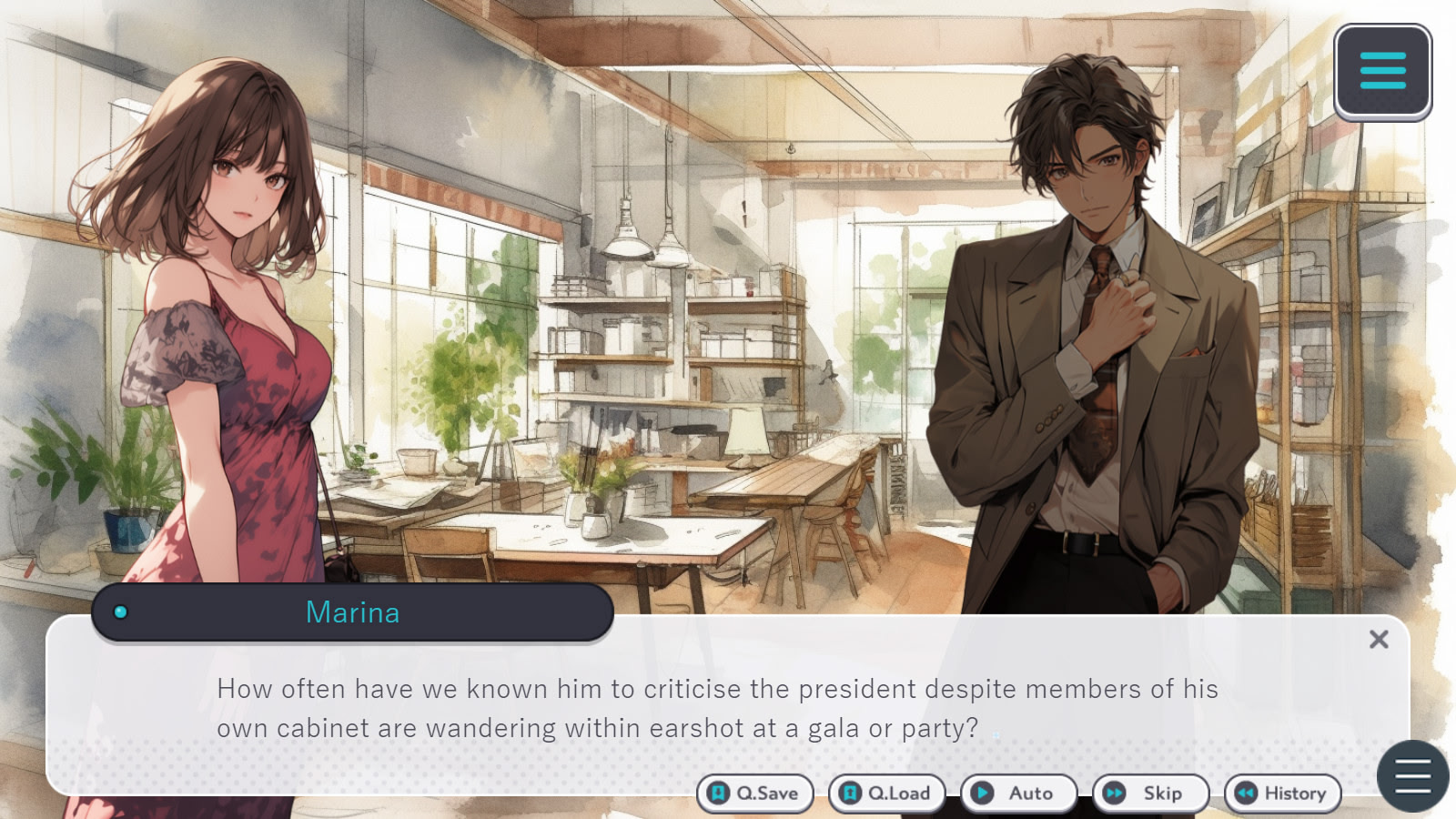
Task: Enable Auto dialogue advance
Action: click(1018, 794)
